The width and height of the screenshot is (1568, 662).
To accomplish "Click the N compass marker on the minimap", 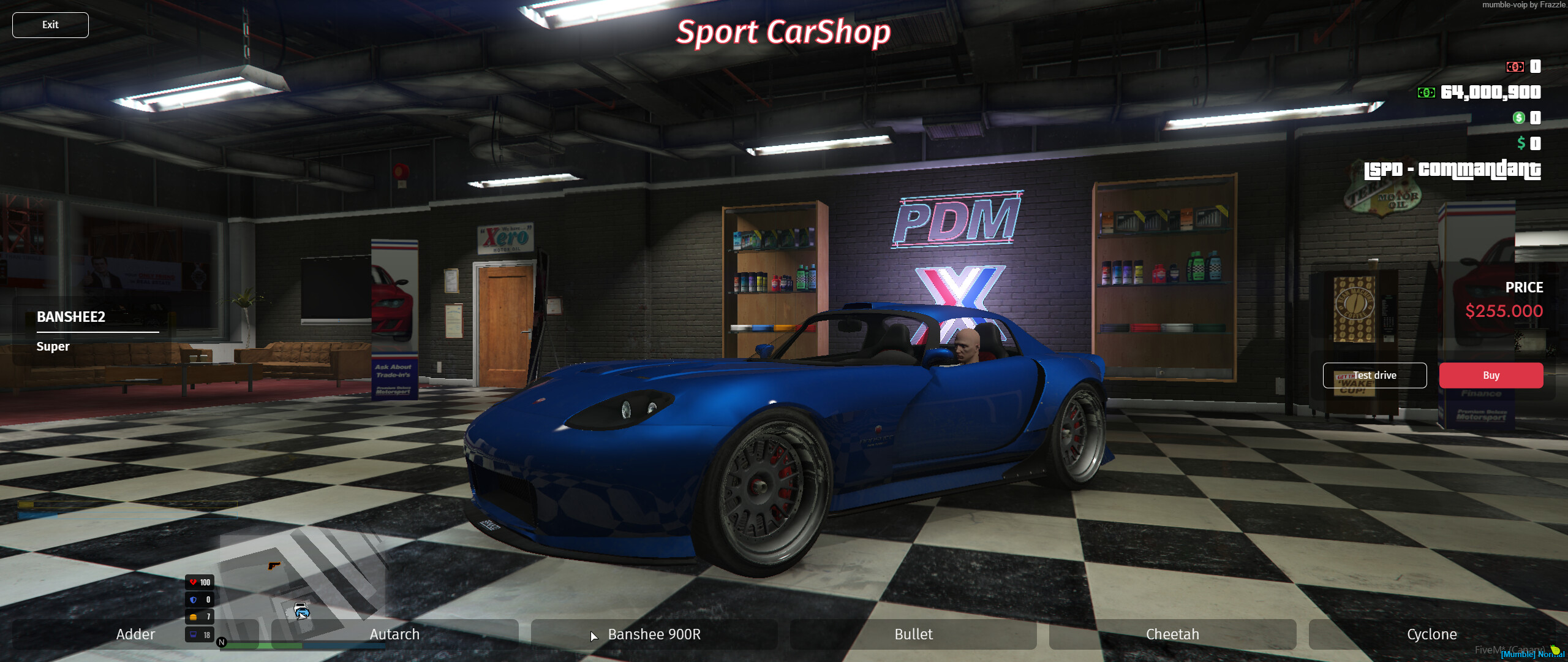I will pos(221,643).
